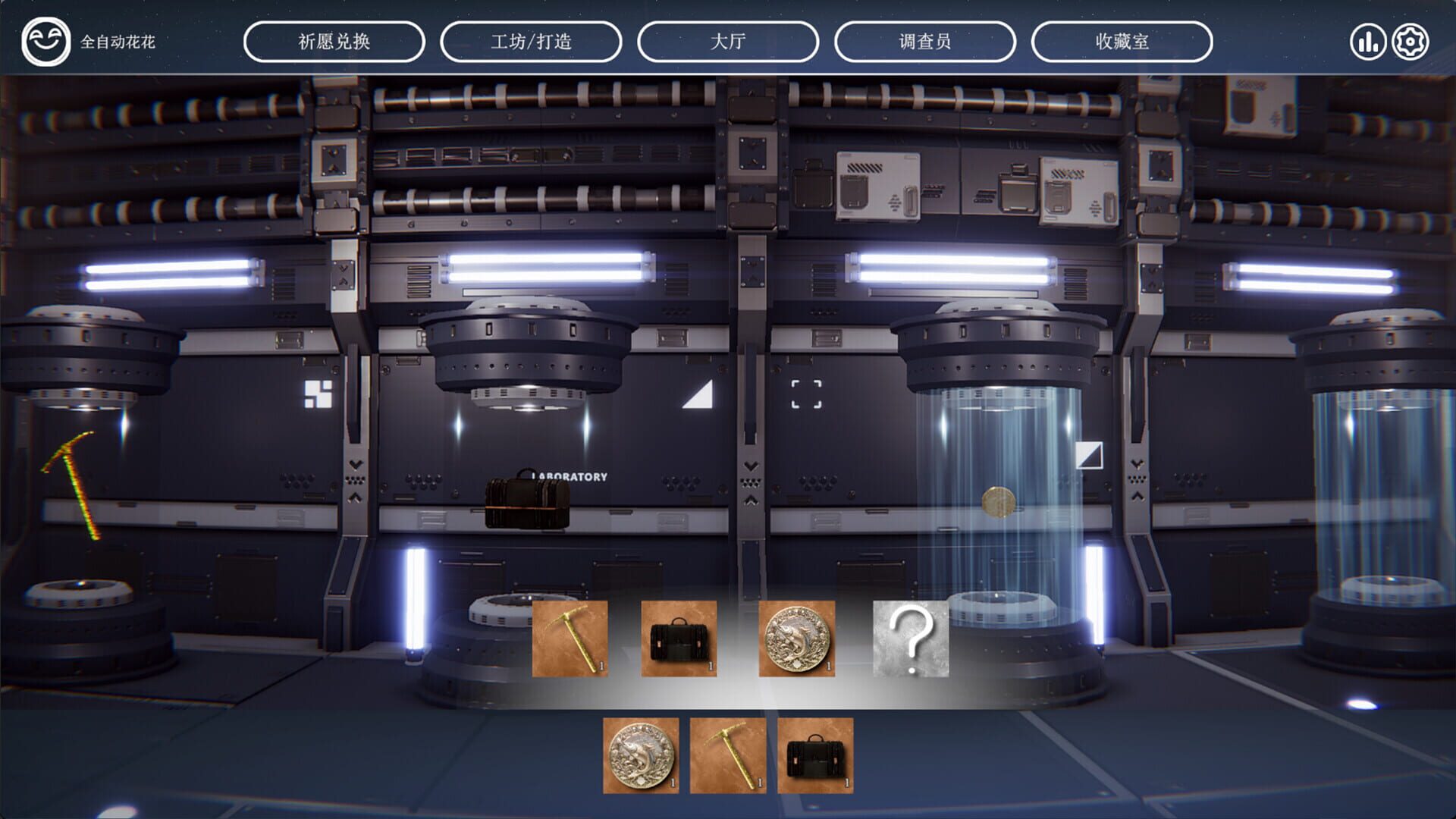The height and width of the screenshot is (819, 1456).
Task: Open the 祈愿兑换 wish exchange menu
Action: (333, 42)
